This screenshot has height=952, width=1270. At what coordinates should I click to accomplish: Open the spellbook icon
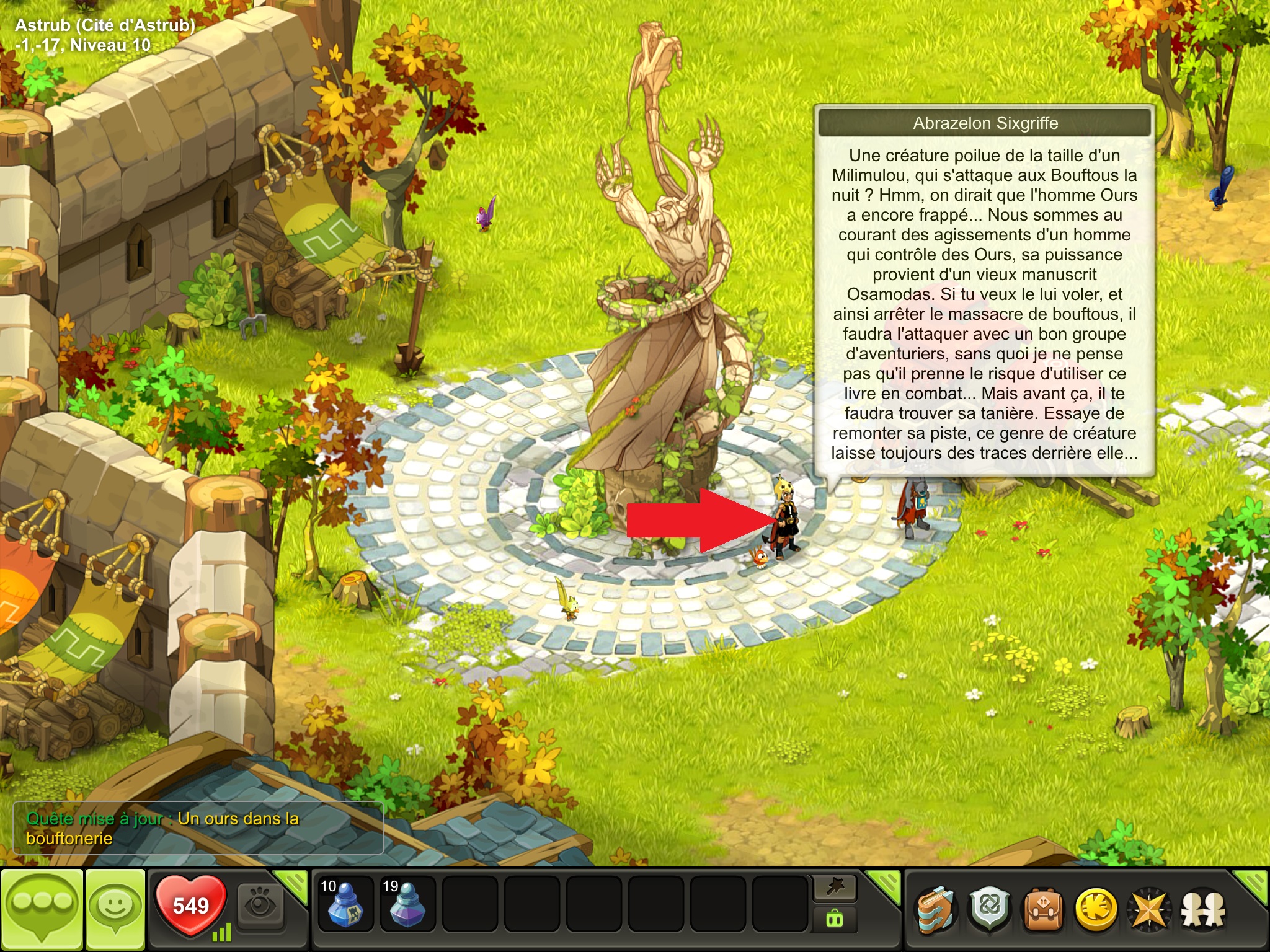click(936, 910)
